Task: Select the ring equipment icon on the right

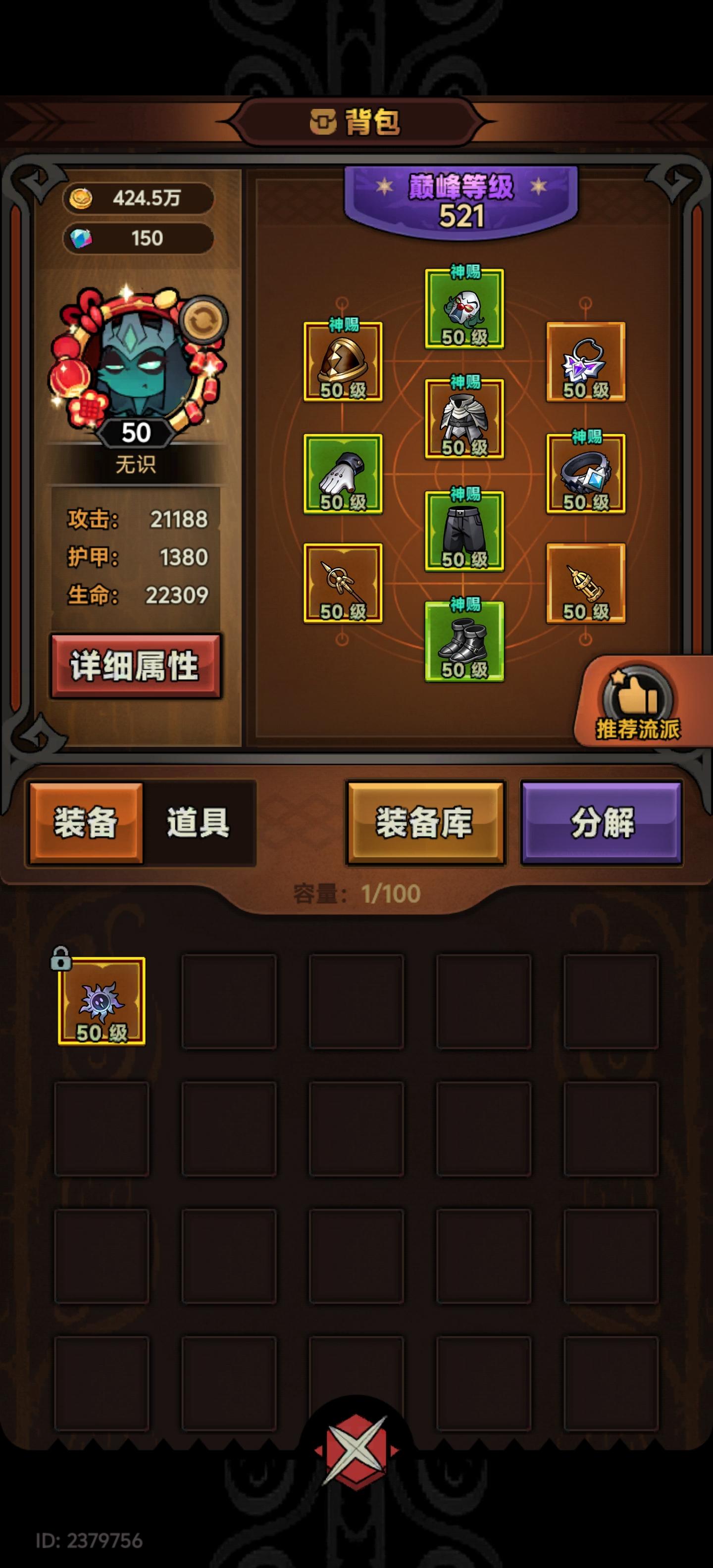Action: [x=586, y=481]
